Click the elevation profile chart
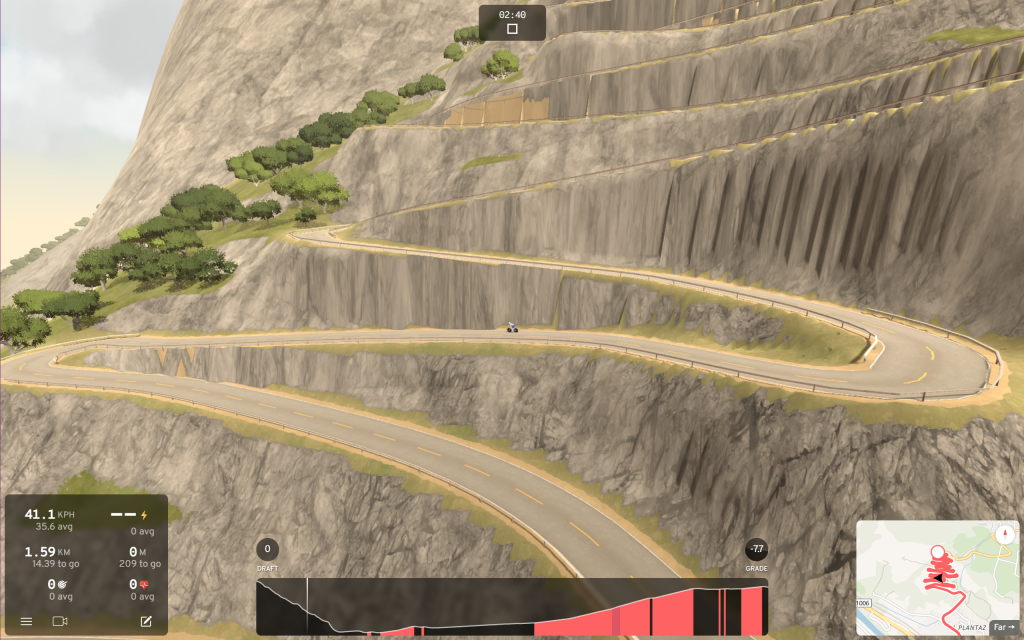This screenshot has width=1024, height=640. coord(512,607)
